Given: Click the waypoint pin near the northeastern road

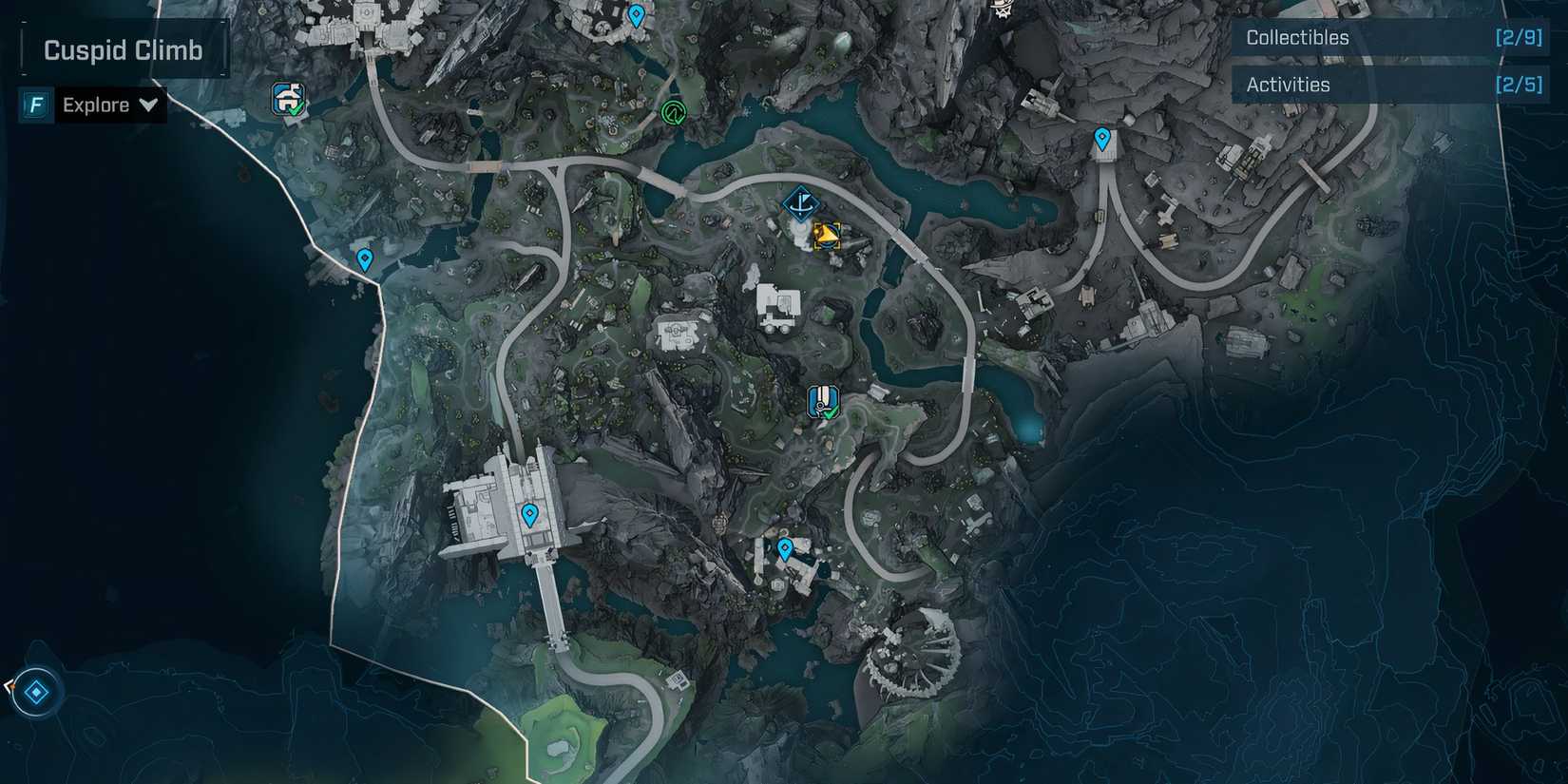Looking at the screenshot, I should click(x=1102, y=139).
